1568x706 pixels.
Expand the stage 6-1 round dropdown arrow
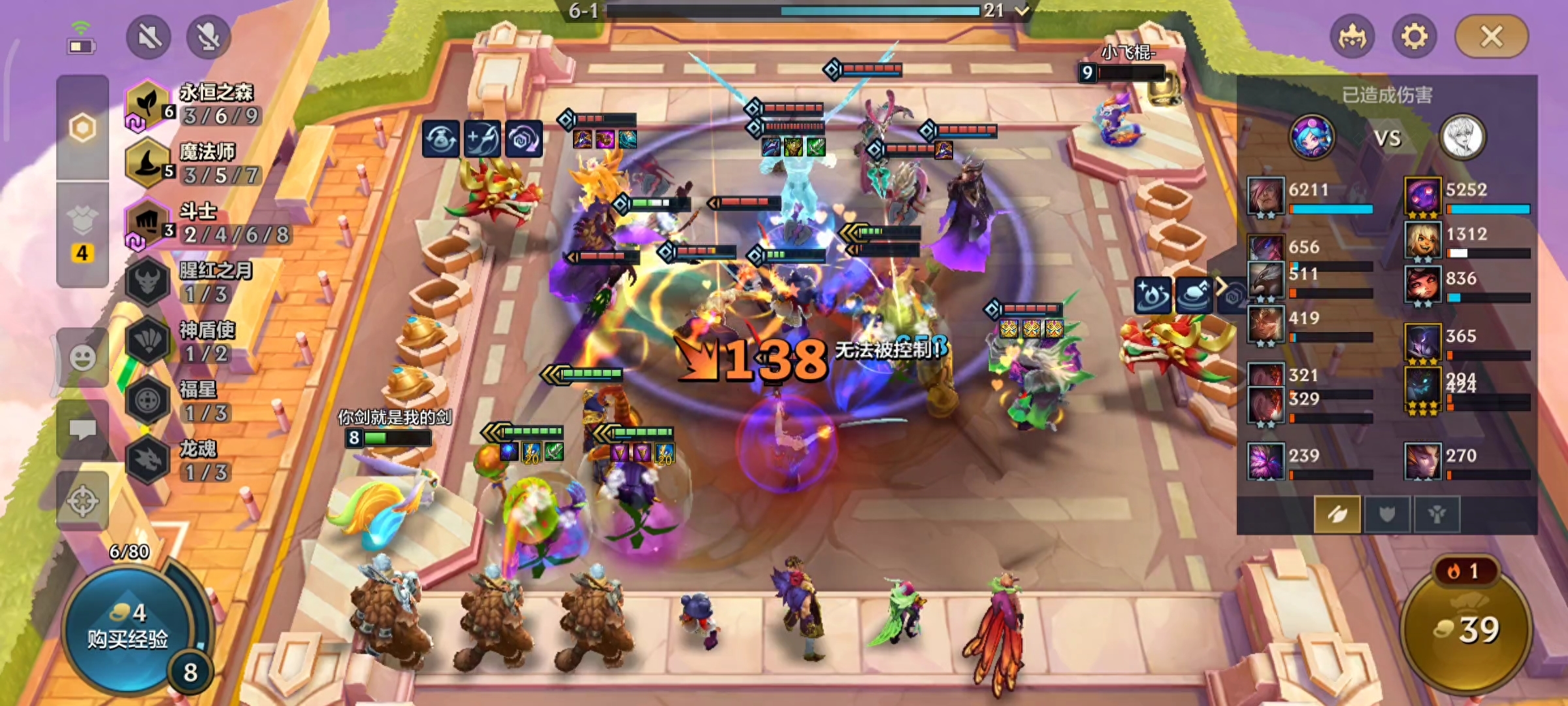1022,10
